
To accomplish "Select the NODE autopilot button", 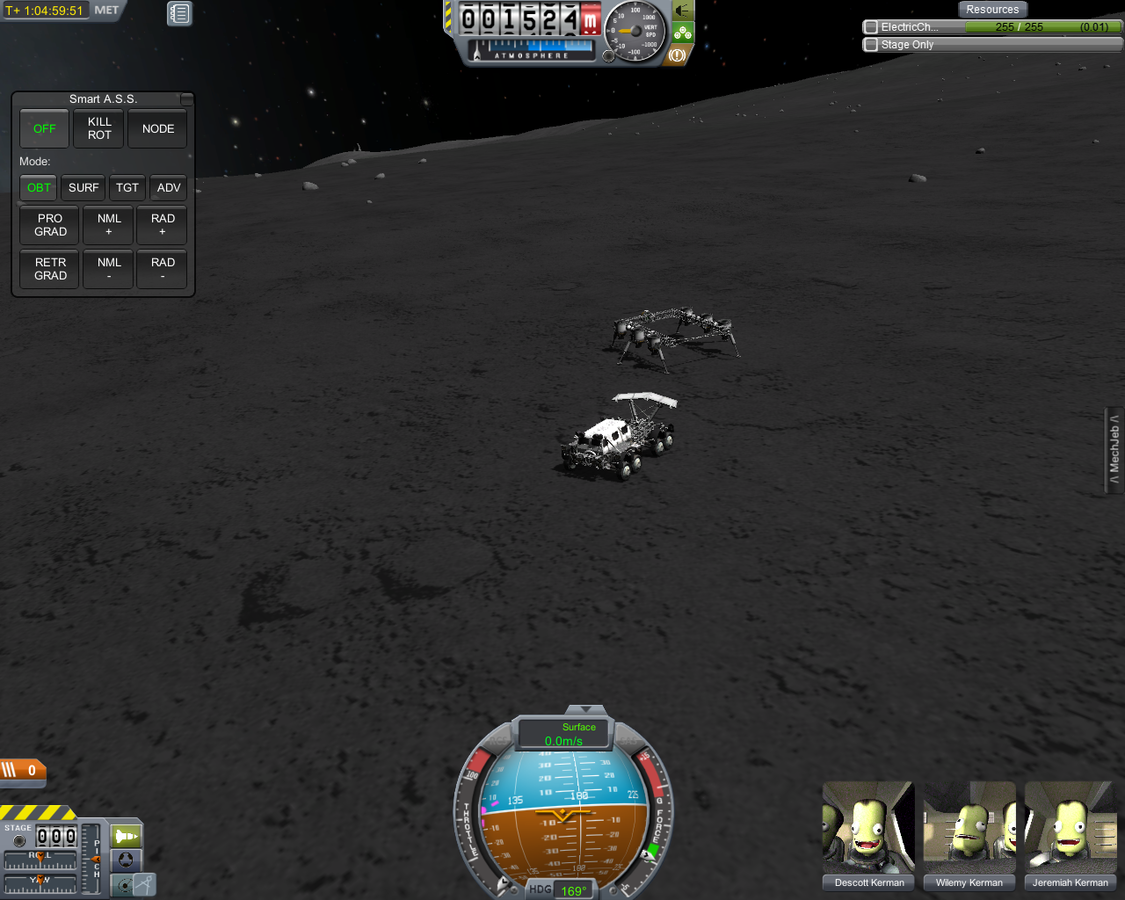I will 158,129.
